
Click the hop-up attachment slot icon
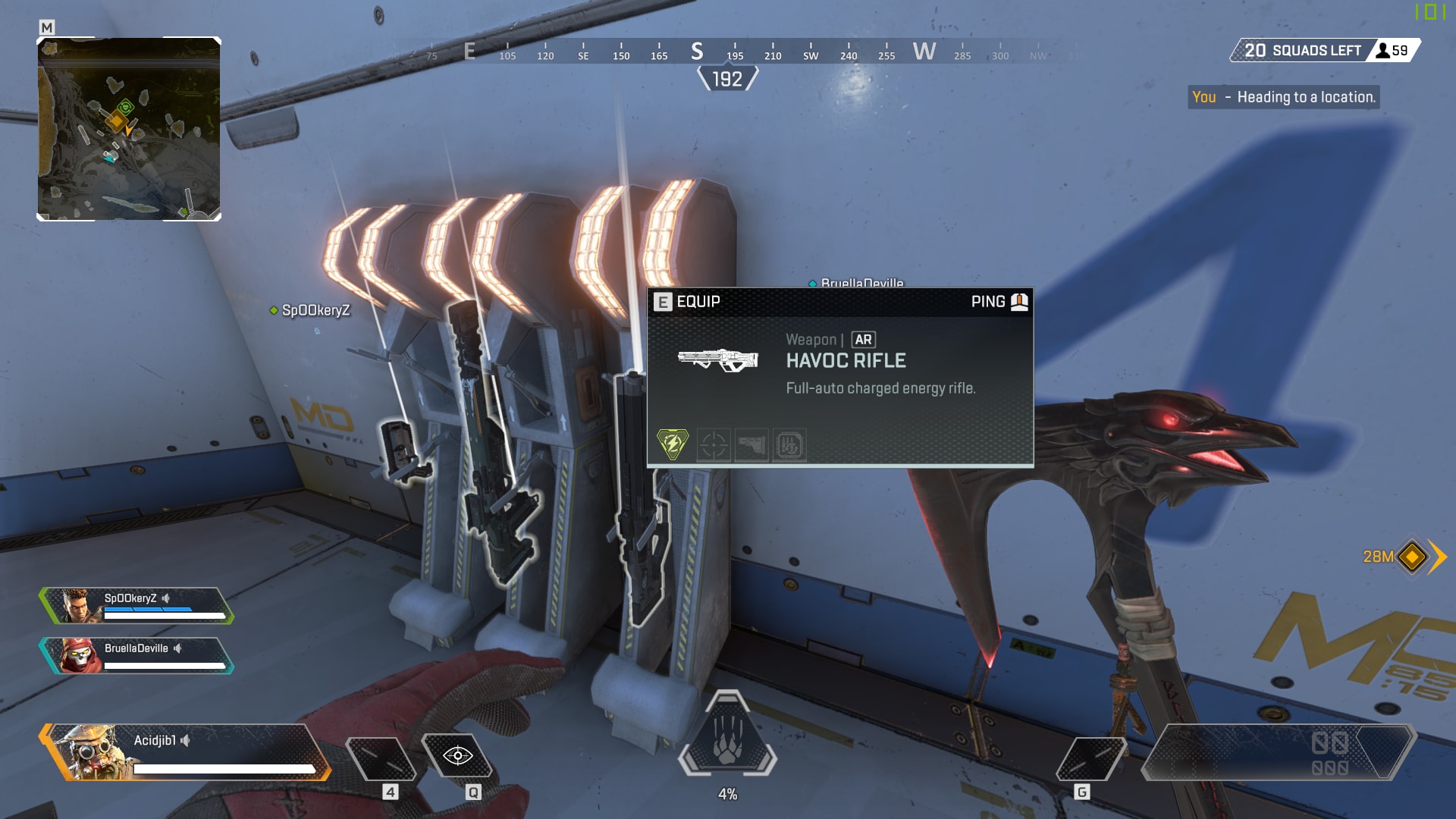(789, 445)
